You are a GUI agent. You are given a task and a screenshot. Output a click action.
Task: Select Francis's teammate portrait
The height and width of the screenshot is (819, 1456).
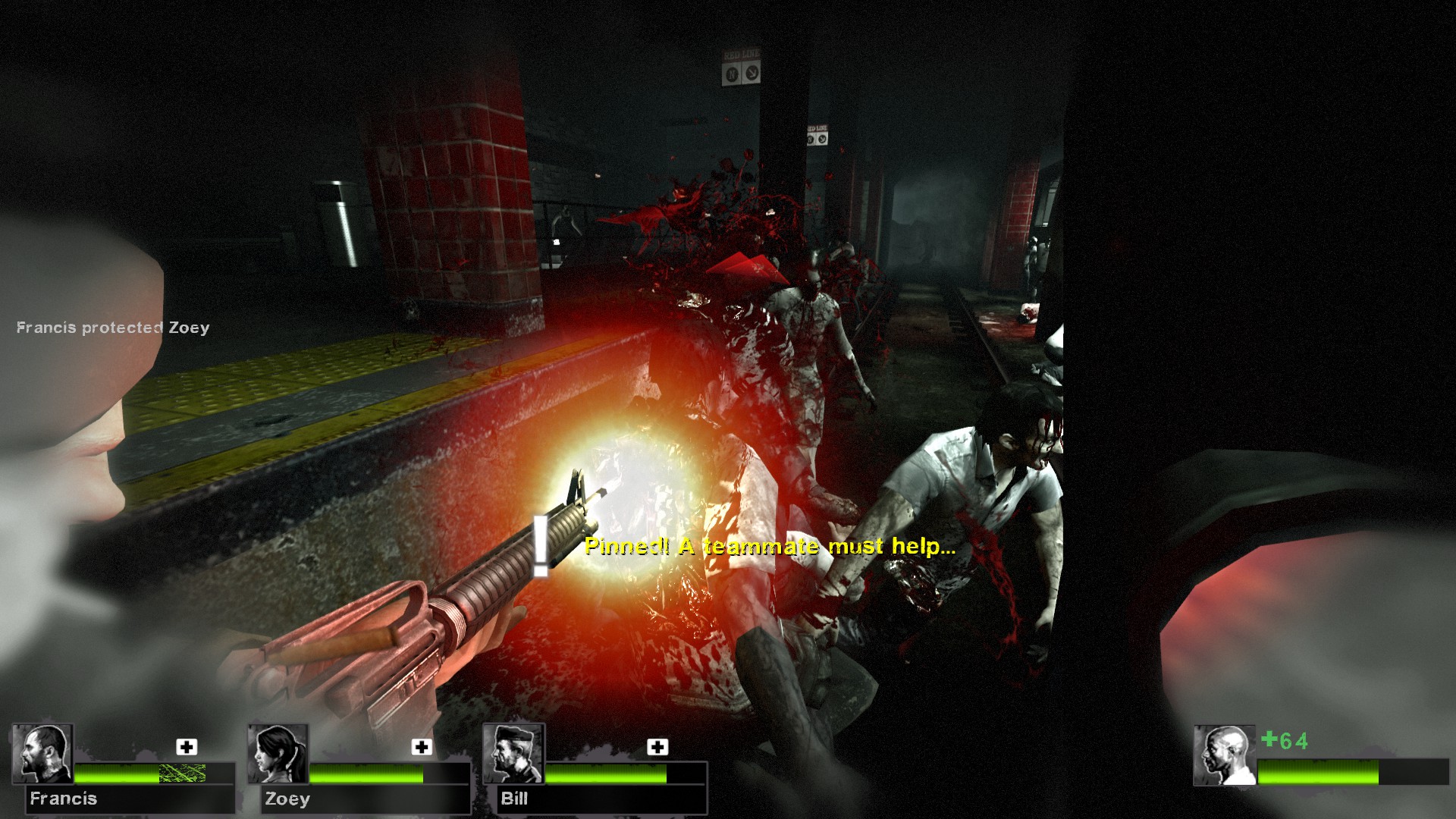pyautogui.click(x=42, y=754)
